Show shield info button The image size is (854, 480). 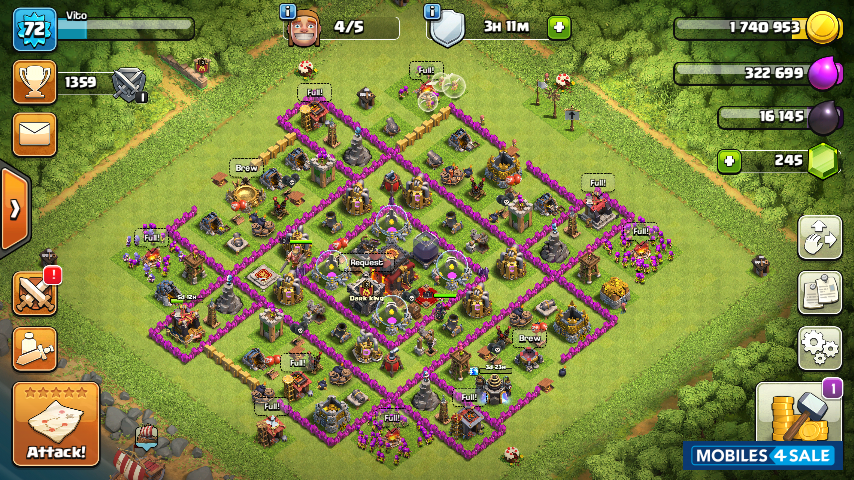coord(433,11)
